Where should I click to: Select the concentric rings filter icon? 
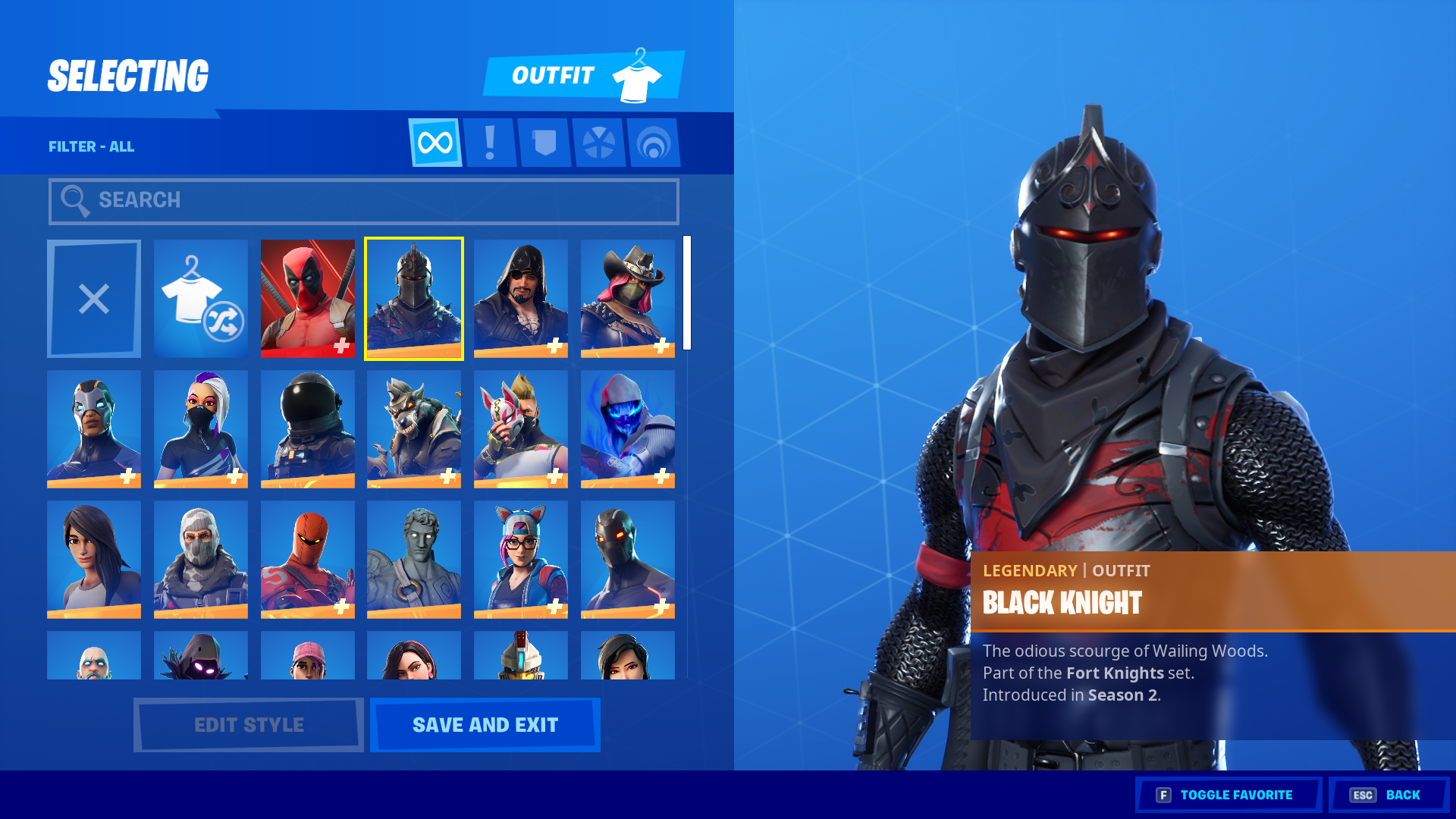[x=654, y=143]
